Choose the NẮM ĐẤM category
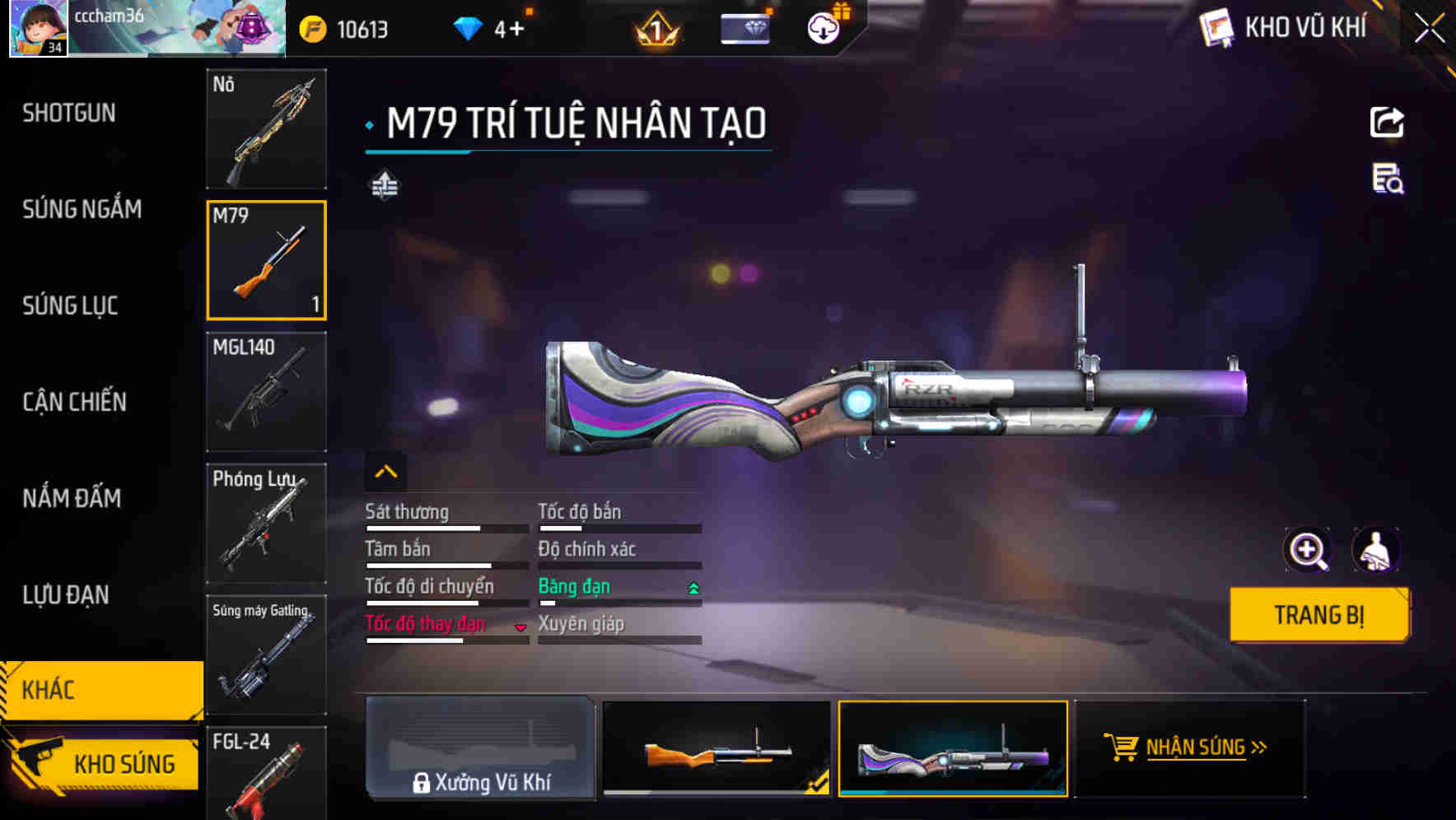Screen dimensions: 1456x820 pos(72,498)
